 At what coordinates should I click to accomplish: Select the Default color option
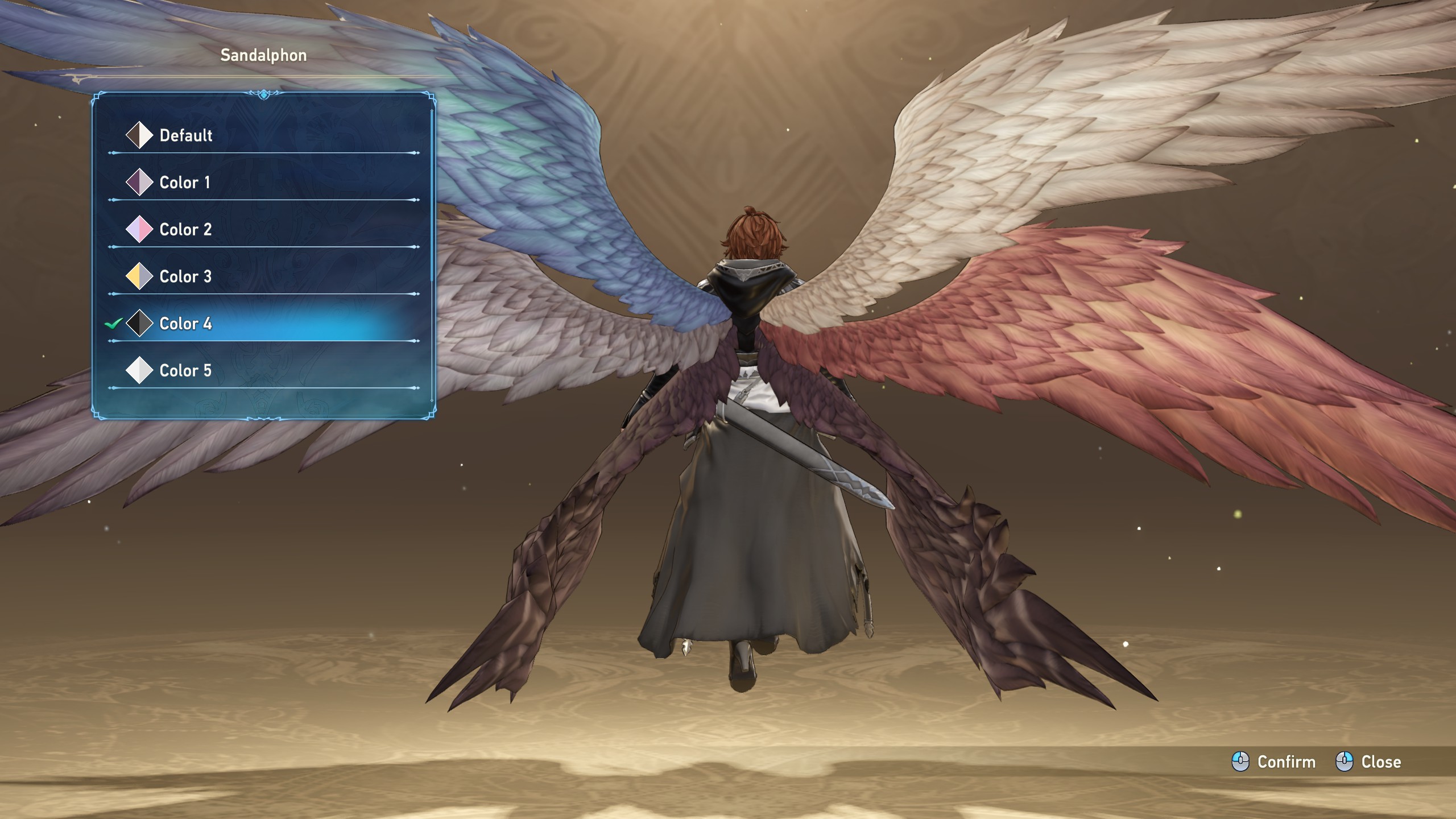click(185, 135)
